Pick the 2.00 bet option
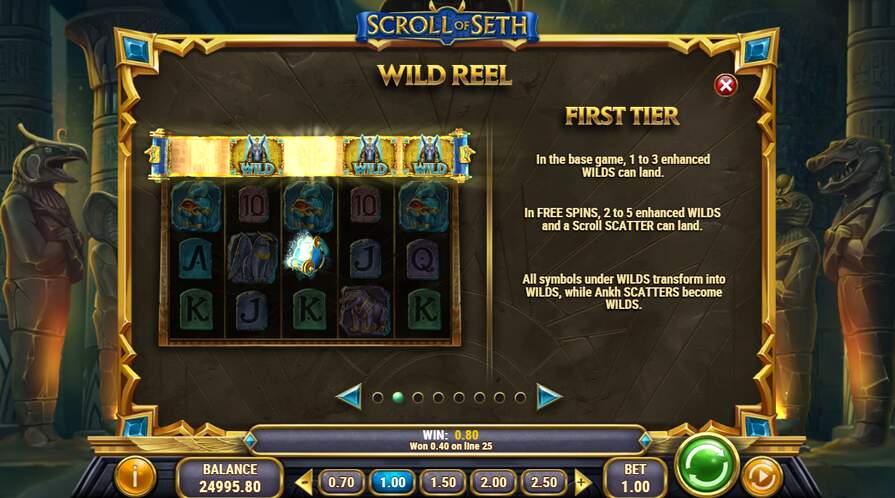Image resolution: width=895 pixels, height=498 pixels. (495, 481)
